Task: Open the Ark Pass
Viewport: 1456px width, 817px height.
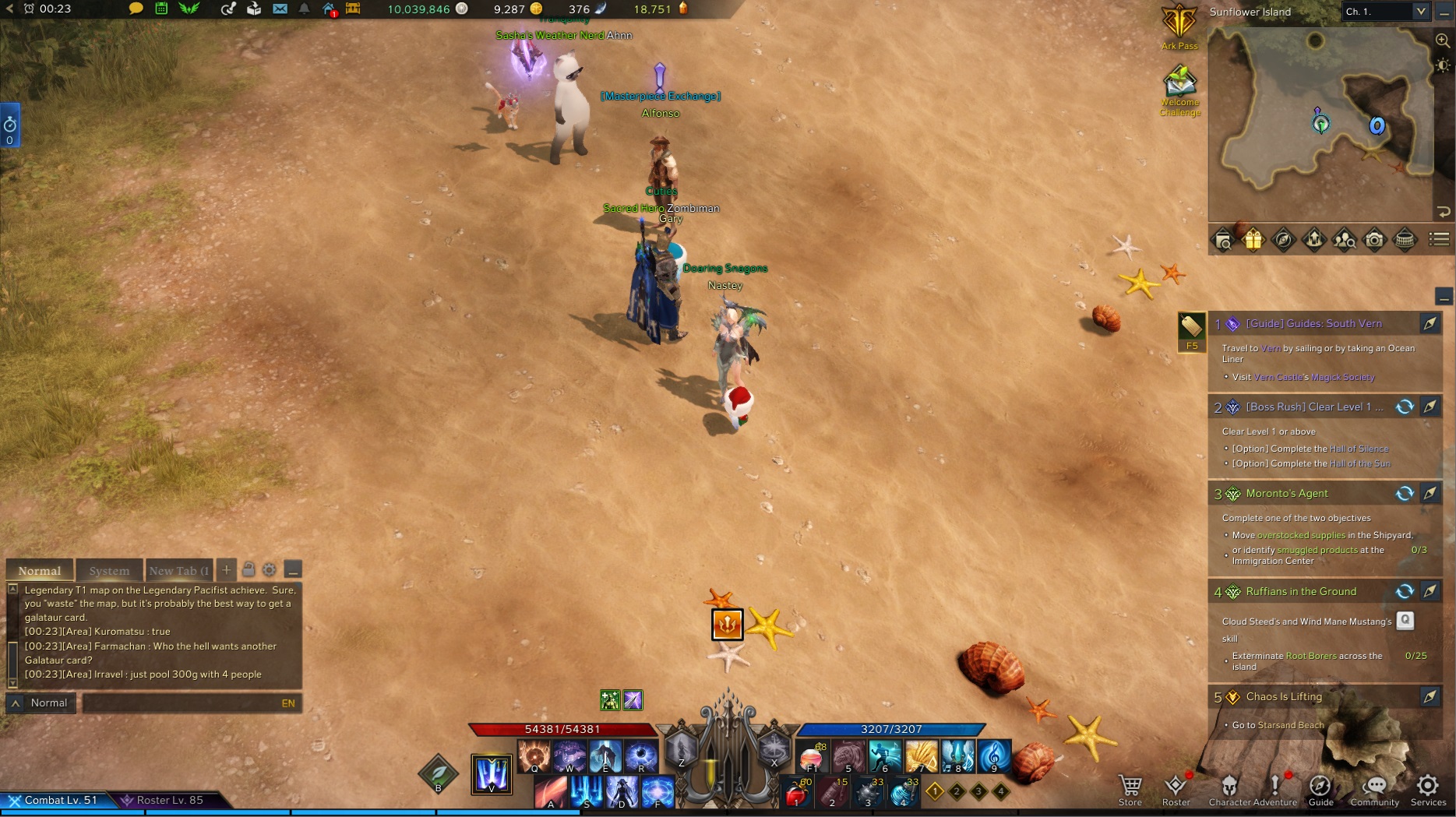Action: coord(1179,26)
